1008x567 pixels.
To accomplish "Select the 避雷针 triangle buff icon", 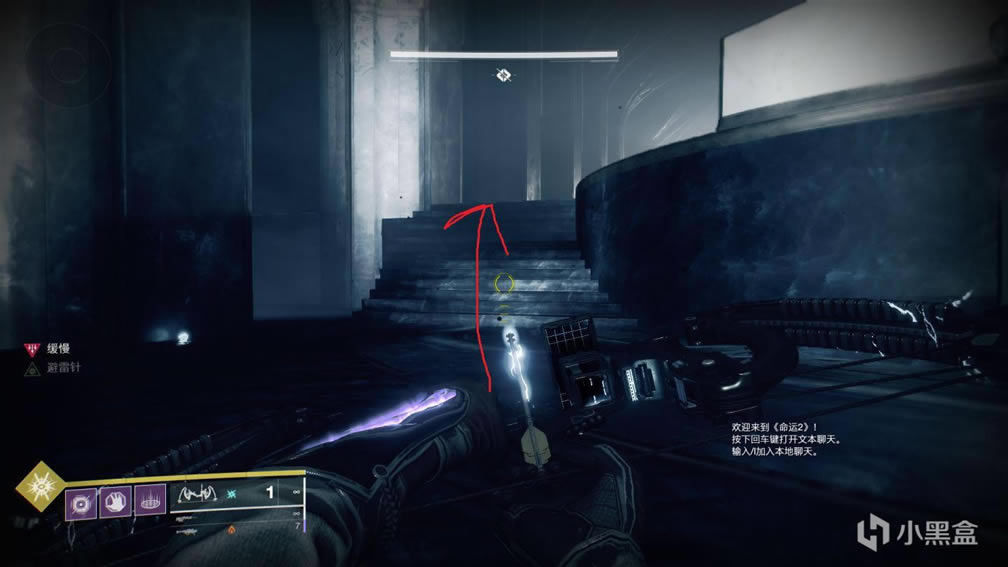I will tap(31, 368).
